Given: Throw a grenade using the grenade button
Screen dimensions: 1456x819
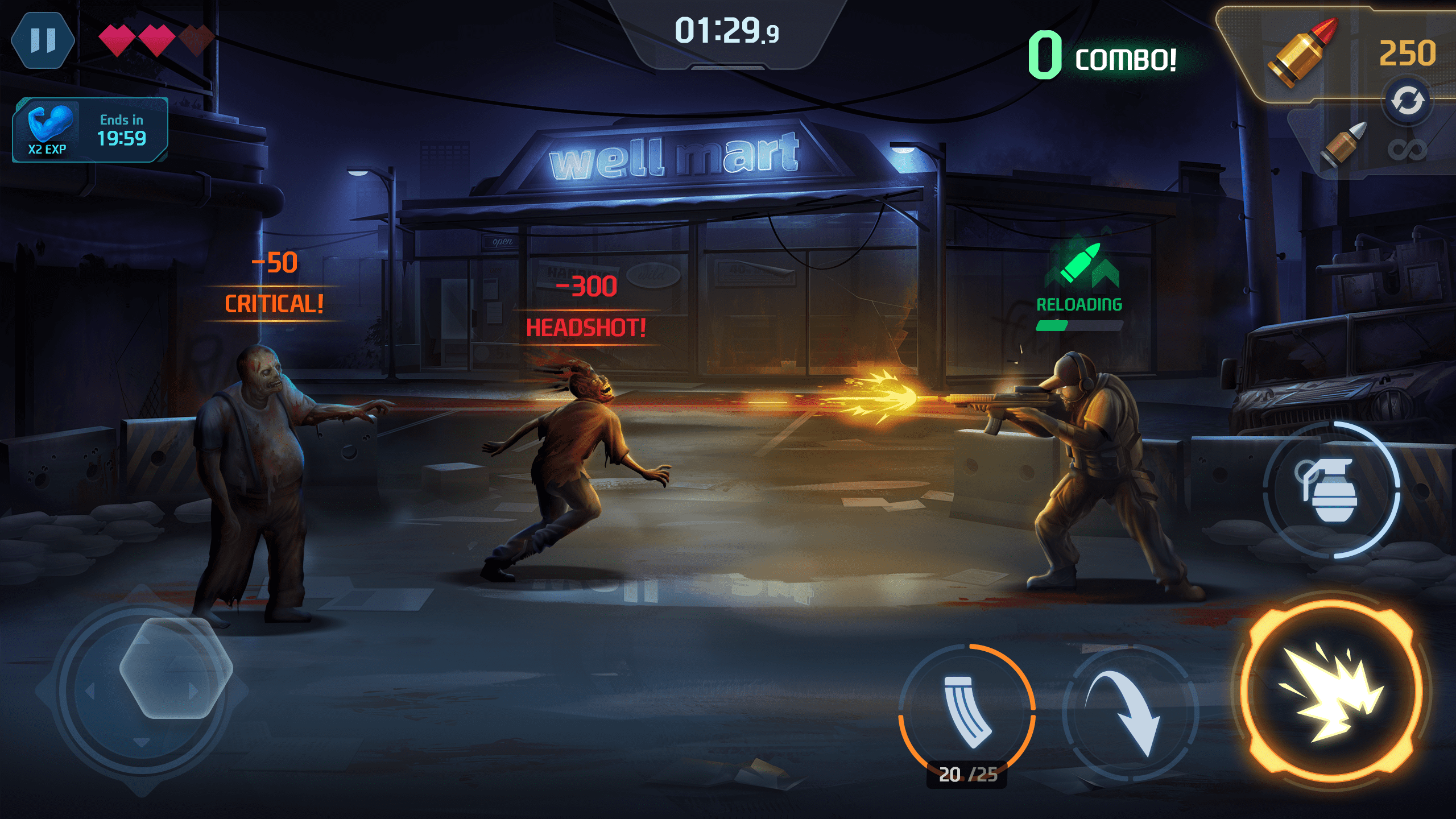Looking at the screenshot, I should 1331,490.
